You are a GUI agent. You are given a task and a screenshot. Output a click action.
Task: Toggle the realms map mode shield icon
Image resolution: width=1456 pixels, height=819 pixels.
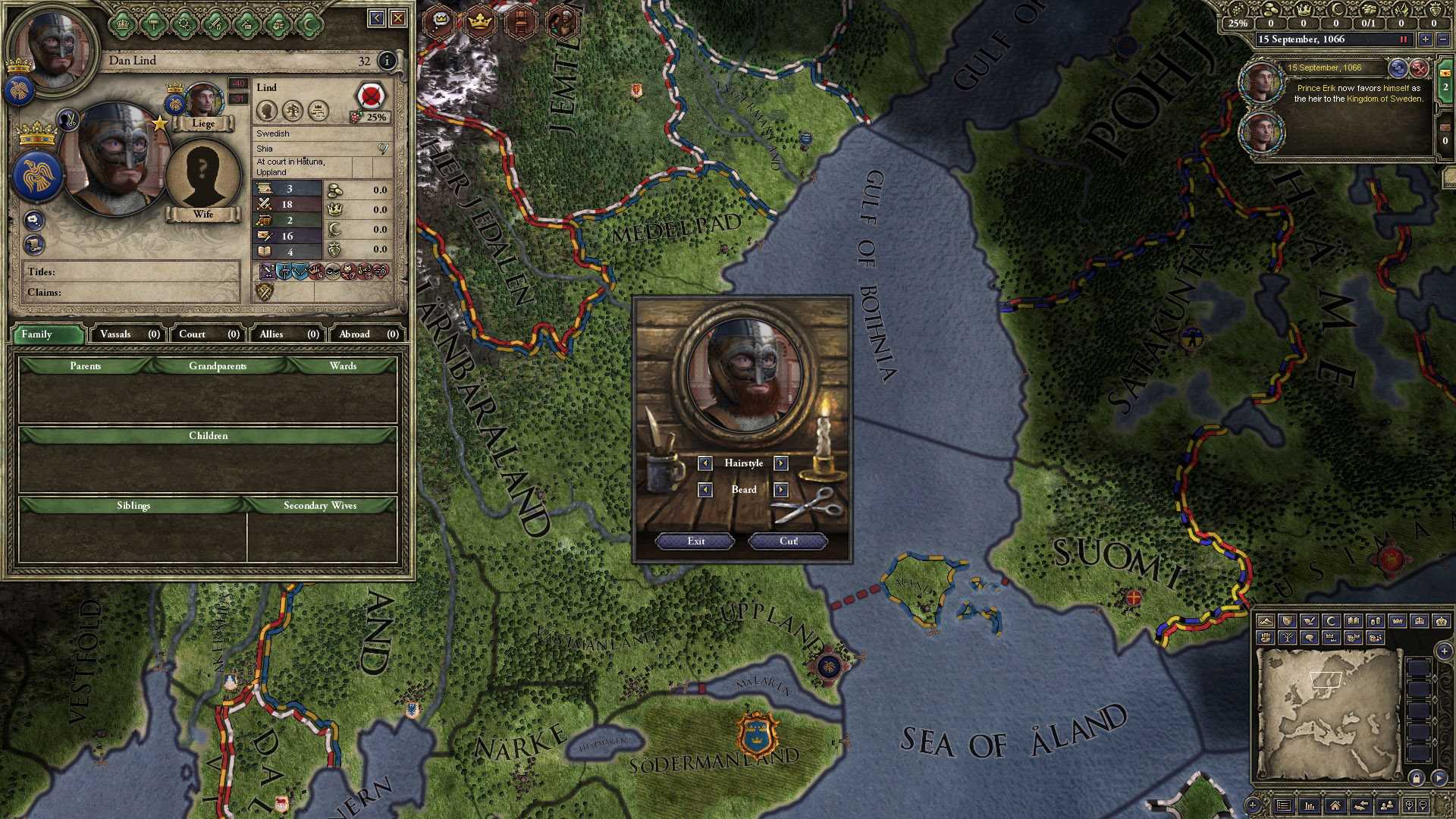1288,622
